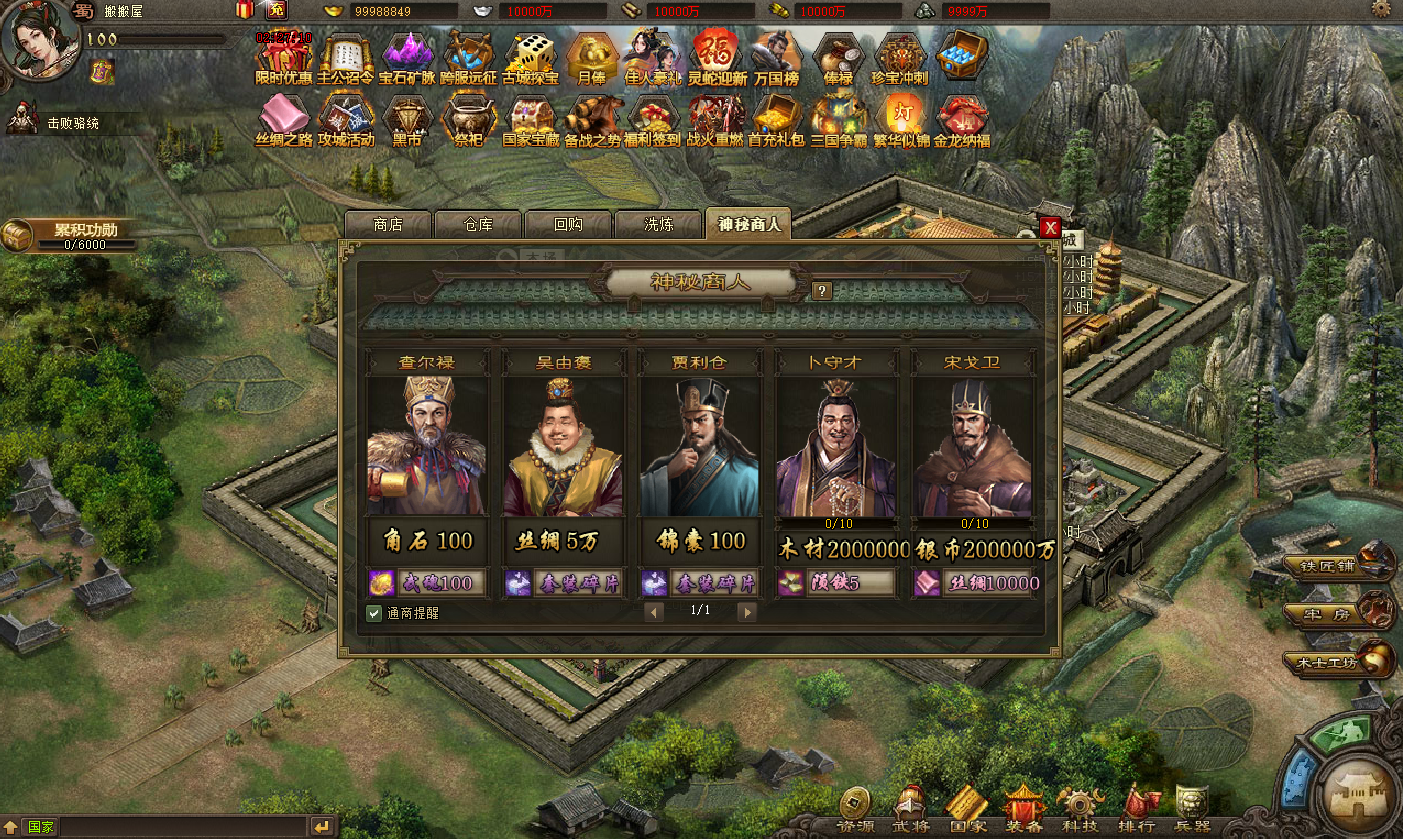Toggle the 通商提醒 trade reminder checkbox

pyautogui.click(x=374, y=612)
